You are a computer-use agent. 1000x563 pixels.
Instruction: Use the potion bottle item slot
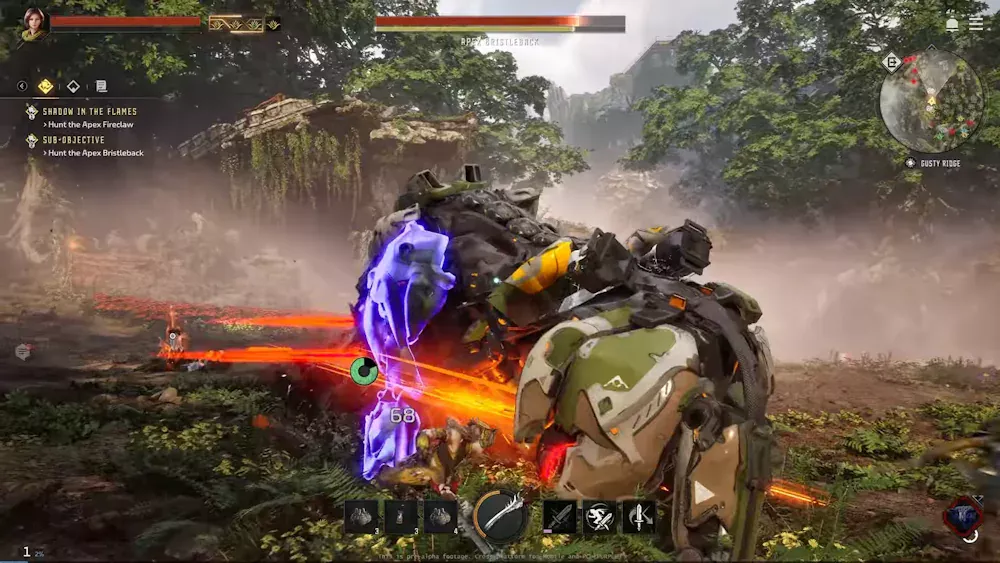coord(401,516)
